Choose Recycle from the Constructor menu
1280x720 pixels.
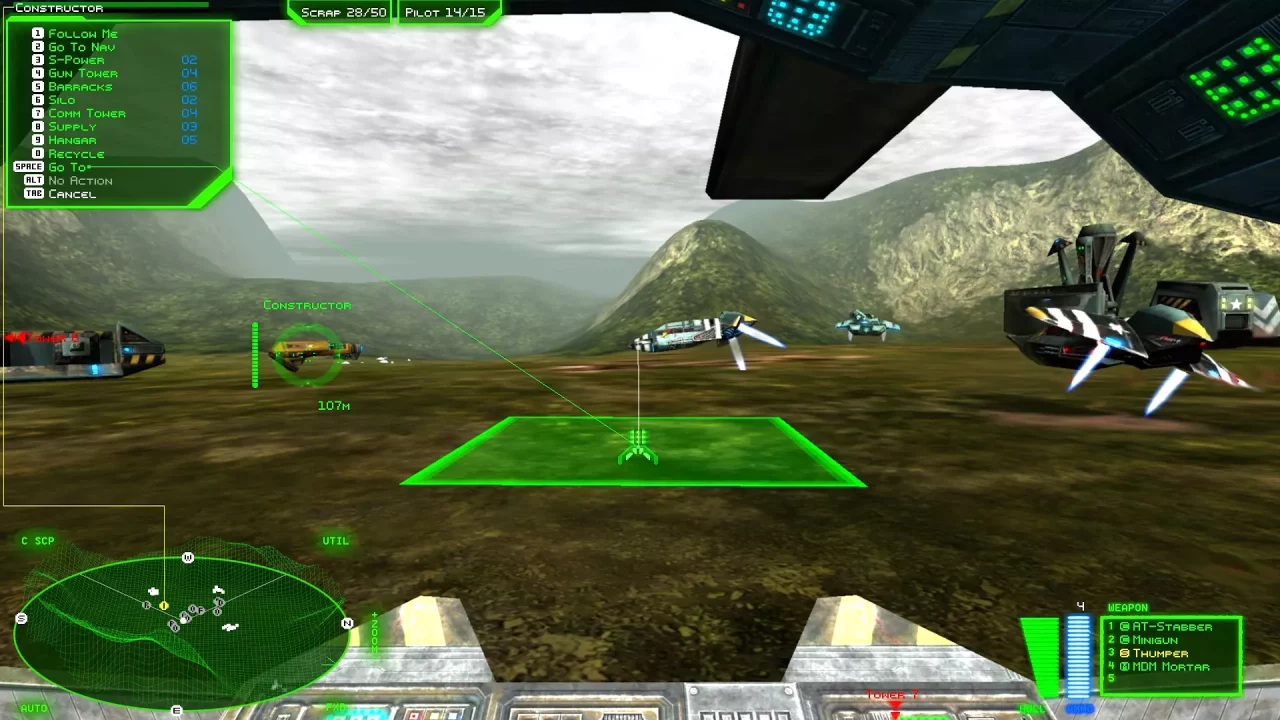pyautogui.click(x=75, y=153)
